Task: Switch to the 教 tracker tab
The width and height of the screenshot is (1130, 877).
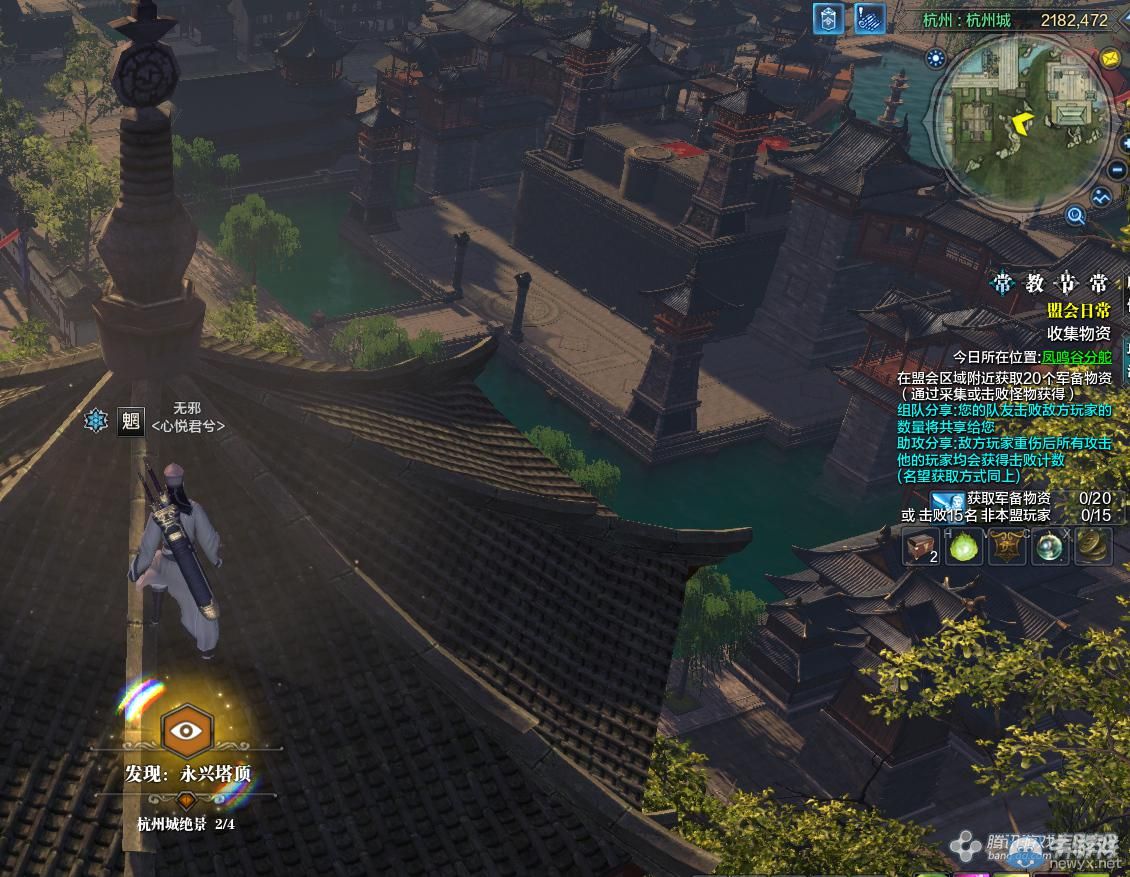Action: coord(1034,283)
